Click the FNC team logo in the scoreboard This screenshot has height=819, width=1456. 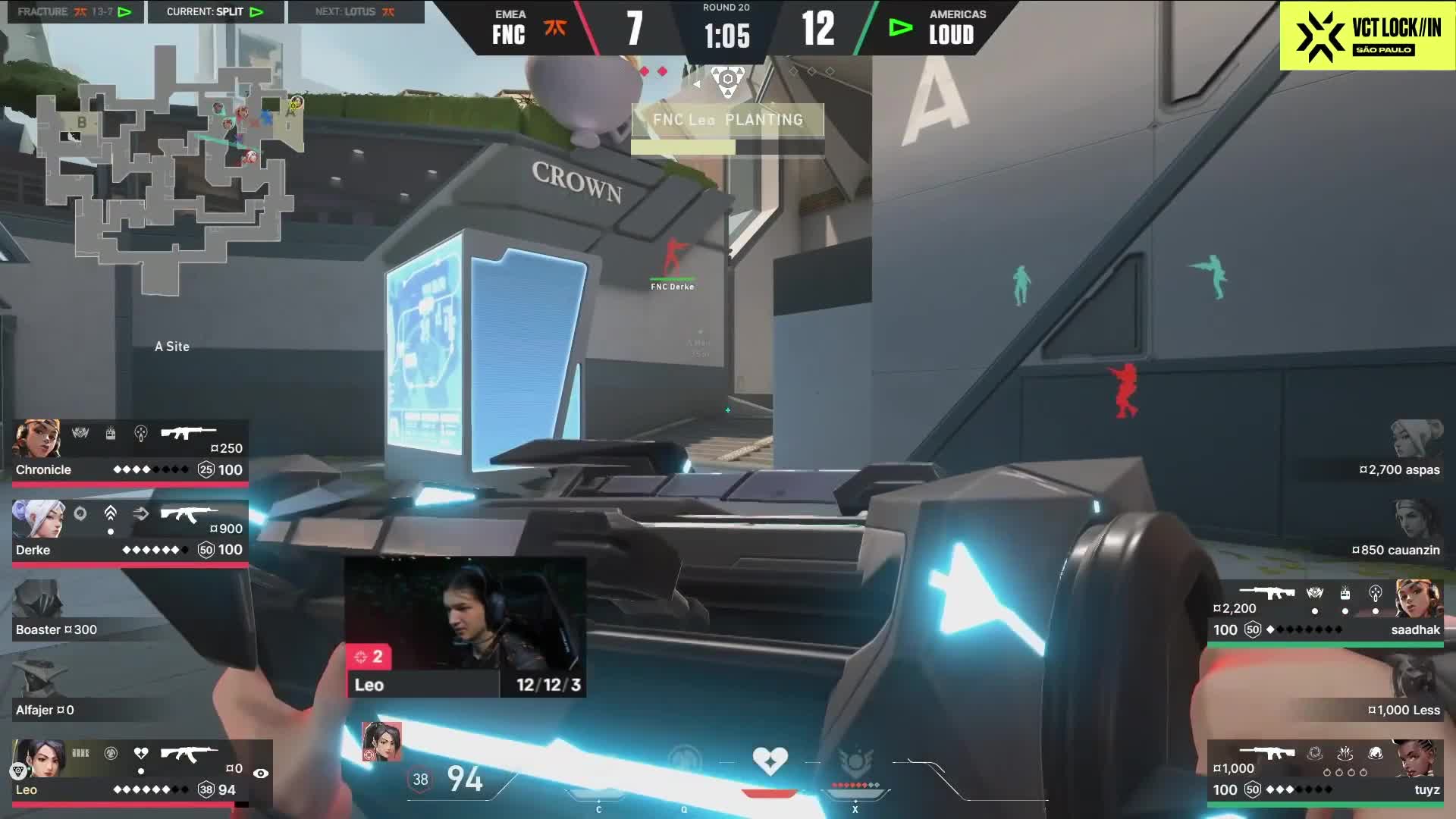point(555,29)
